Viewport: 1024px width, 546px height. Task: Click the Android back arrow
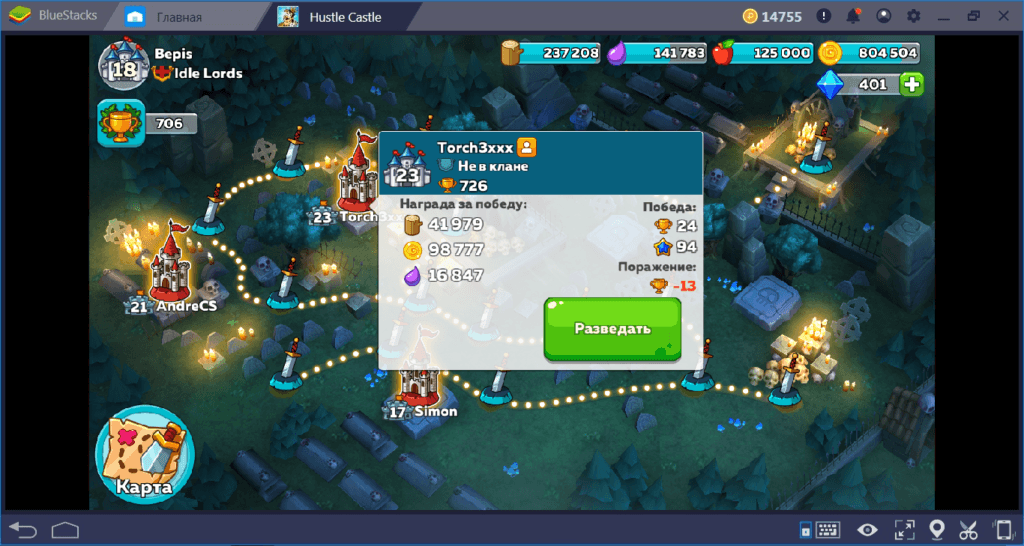(x=23, y=528)
